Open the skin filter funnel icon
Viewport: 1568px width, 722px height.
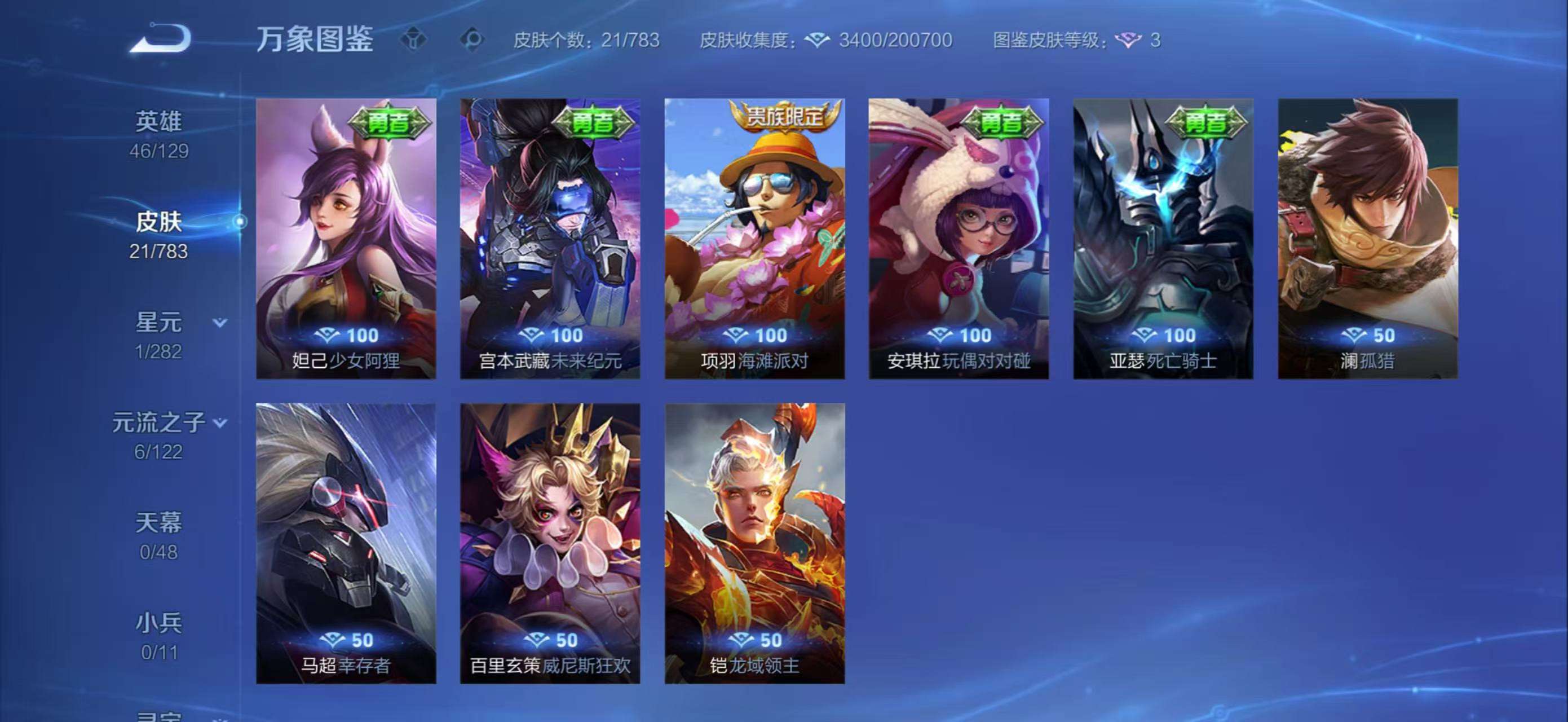[414, 40]
